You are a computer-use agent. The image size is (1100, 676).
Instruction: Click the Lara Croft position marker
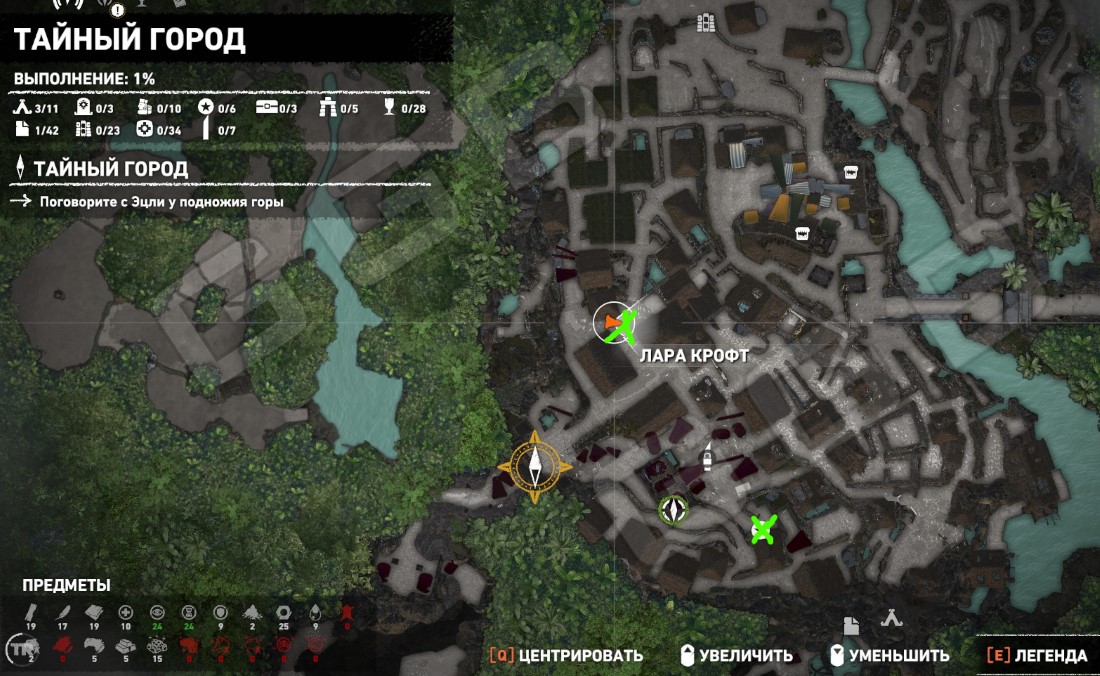(x=613, y=322)
